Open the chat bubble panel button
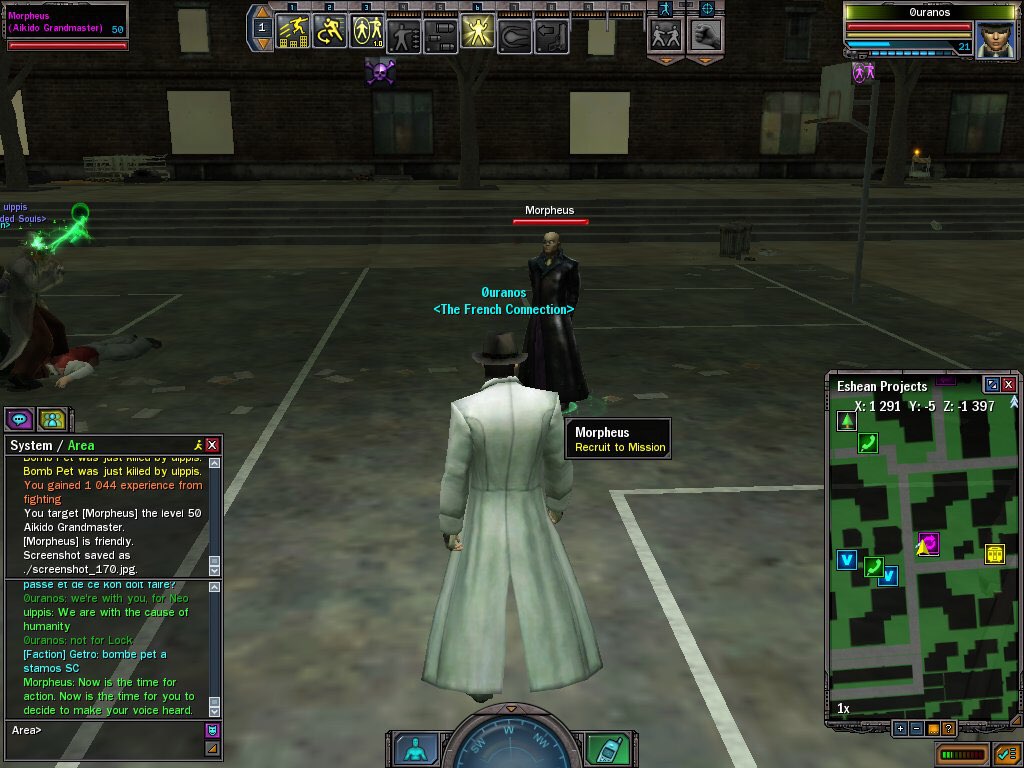 pos(19,419)
